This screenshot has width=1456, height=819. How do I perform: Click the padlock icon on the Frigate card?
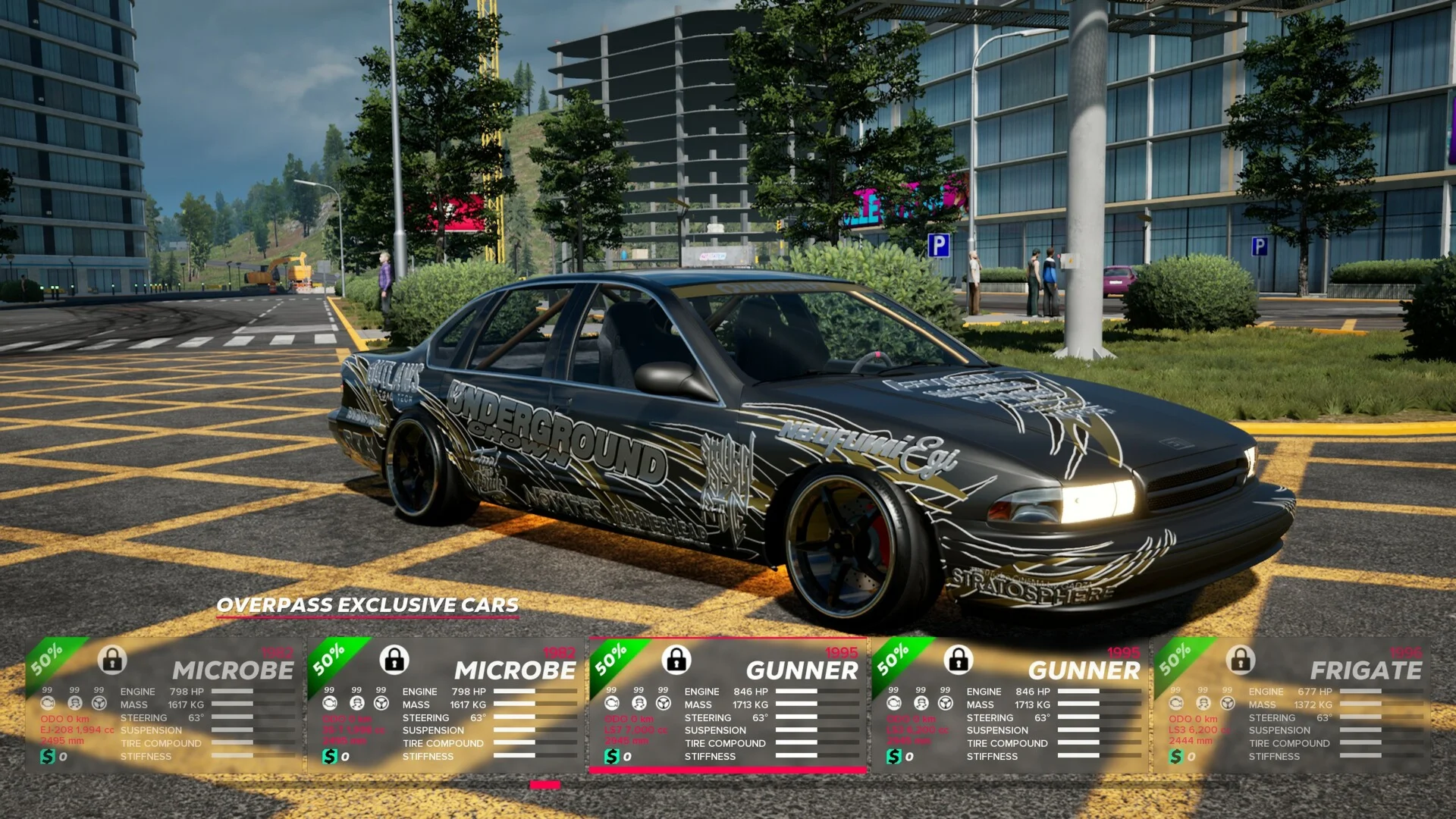[x=1241, y=660]
